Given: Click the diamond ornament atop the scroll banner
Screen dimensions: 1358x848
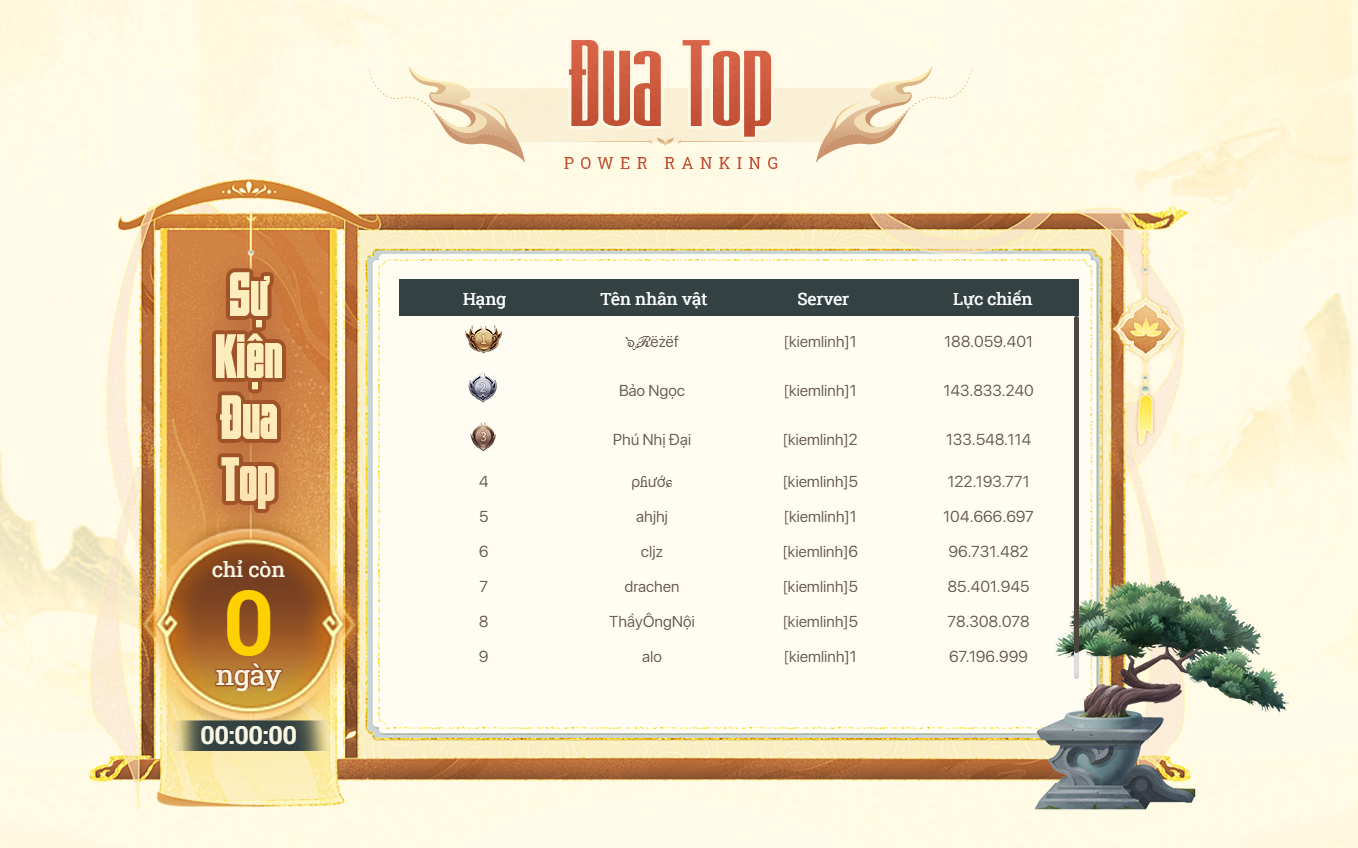Looking at the screenshot, I should (x=247, y=190).
